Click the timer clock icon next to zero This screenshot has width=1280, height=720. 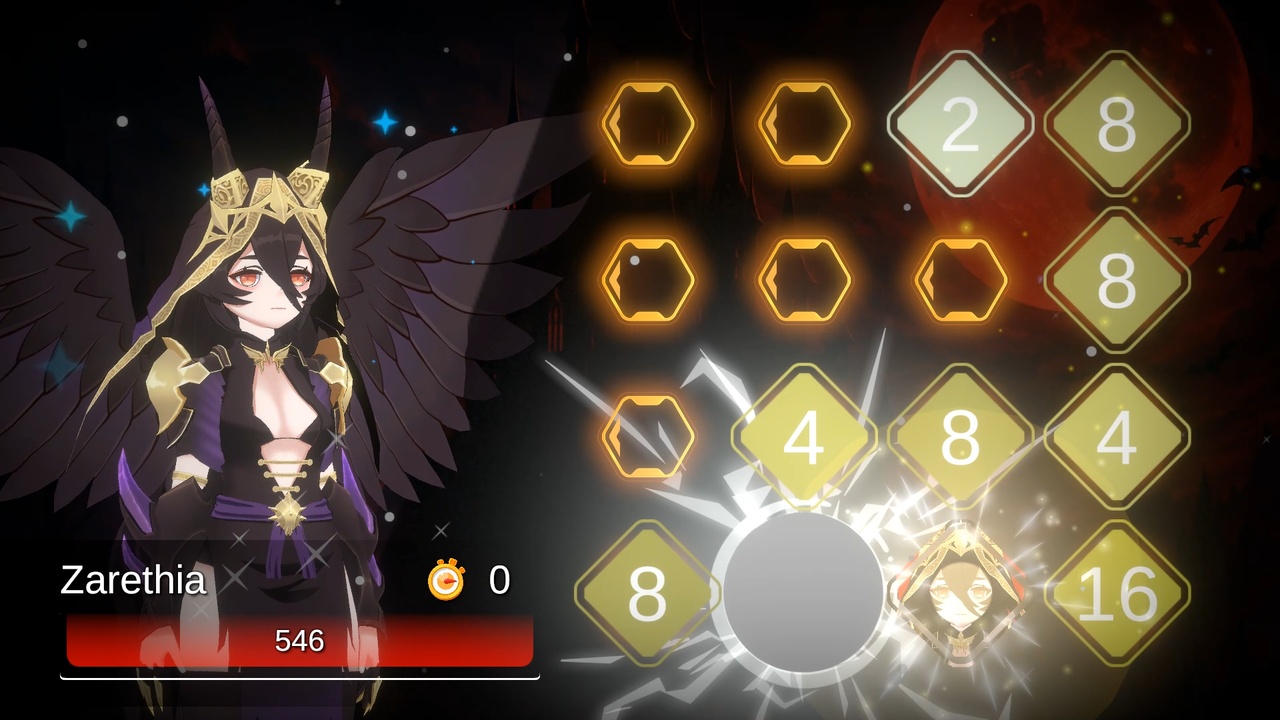coord(447,580)
